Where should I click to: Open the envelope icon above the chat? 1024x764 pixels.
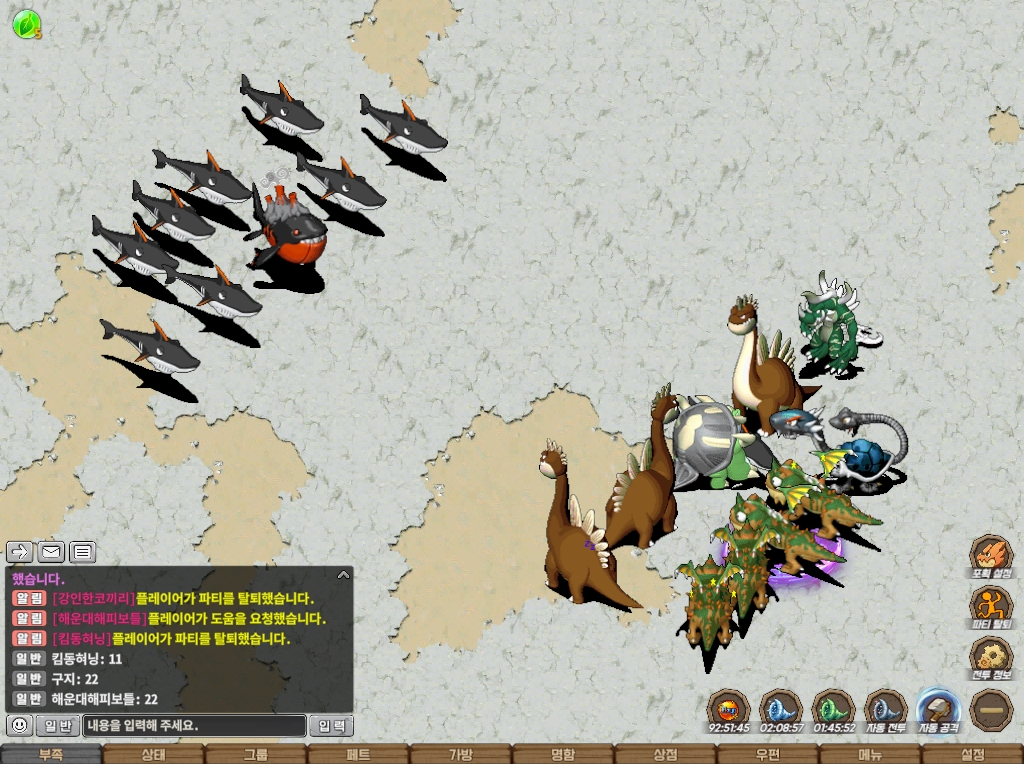[50, 551]
